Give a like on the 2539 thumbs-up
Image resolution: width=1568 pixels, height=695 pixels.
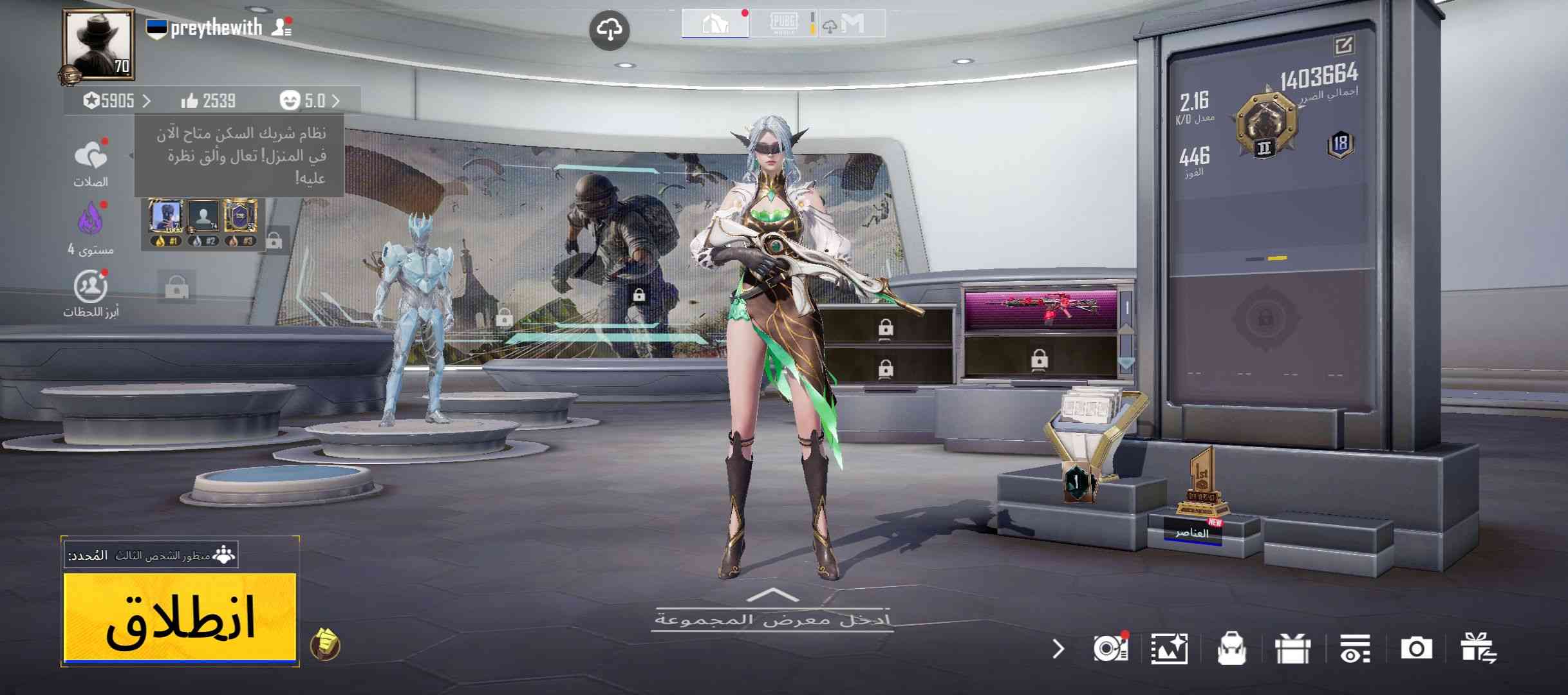(x=208, y=101)
